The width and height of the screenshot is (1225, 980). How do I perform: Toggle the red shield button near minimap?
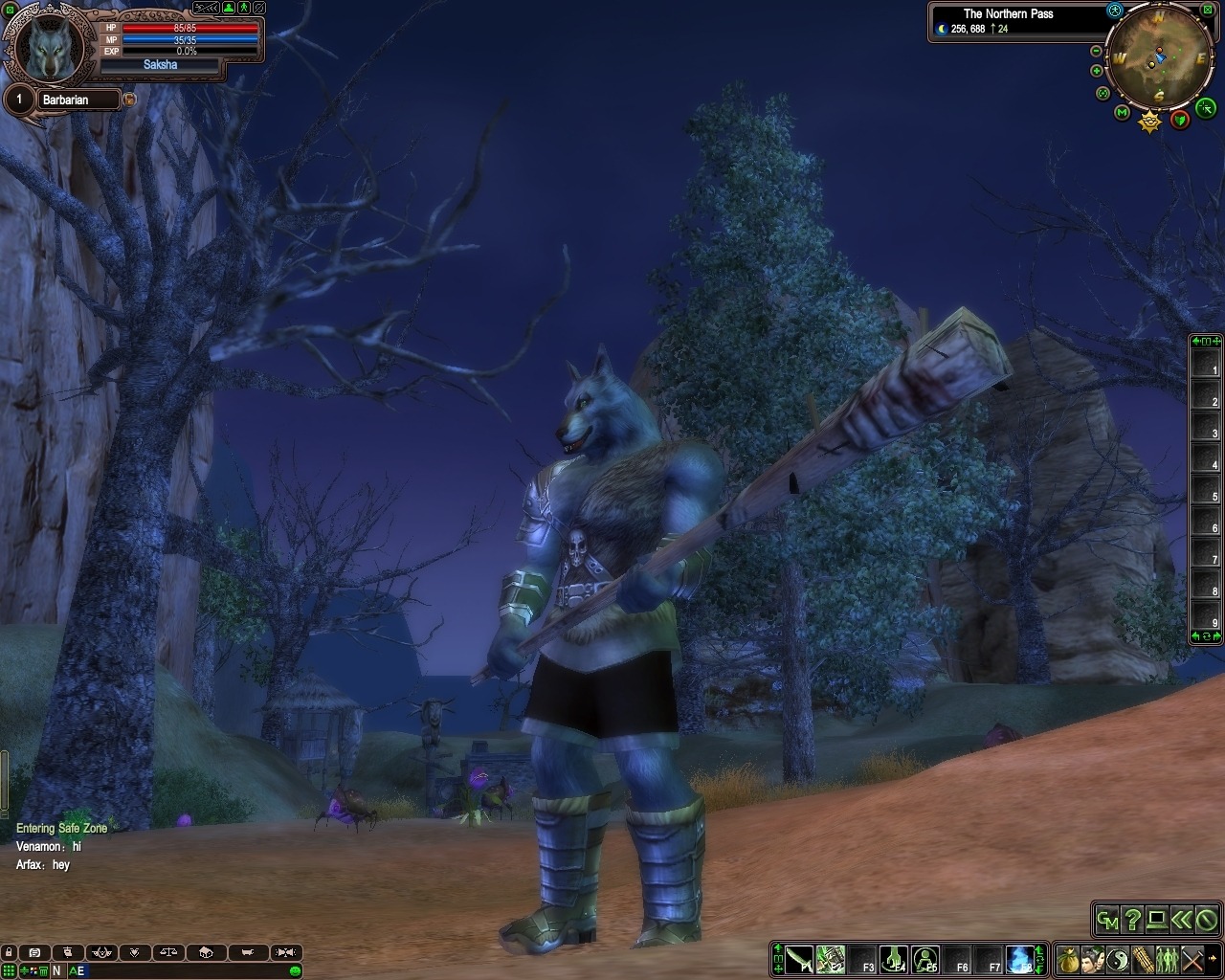click(1180, 120)
